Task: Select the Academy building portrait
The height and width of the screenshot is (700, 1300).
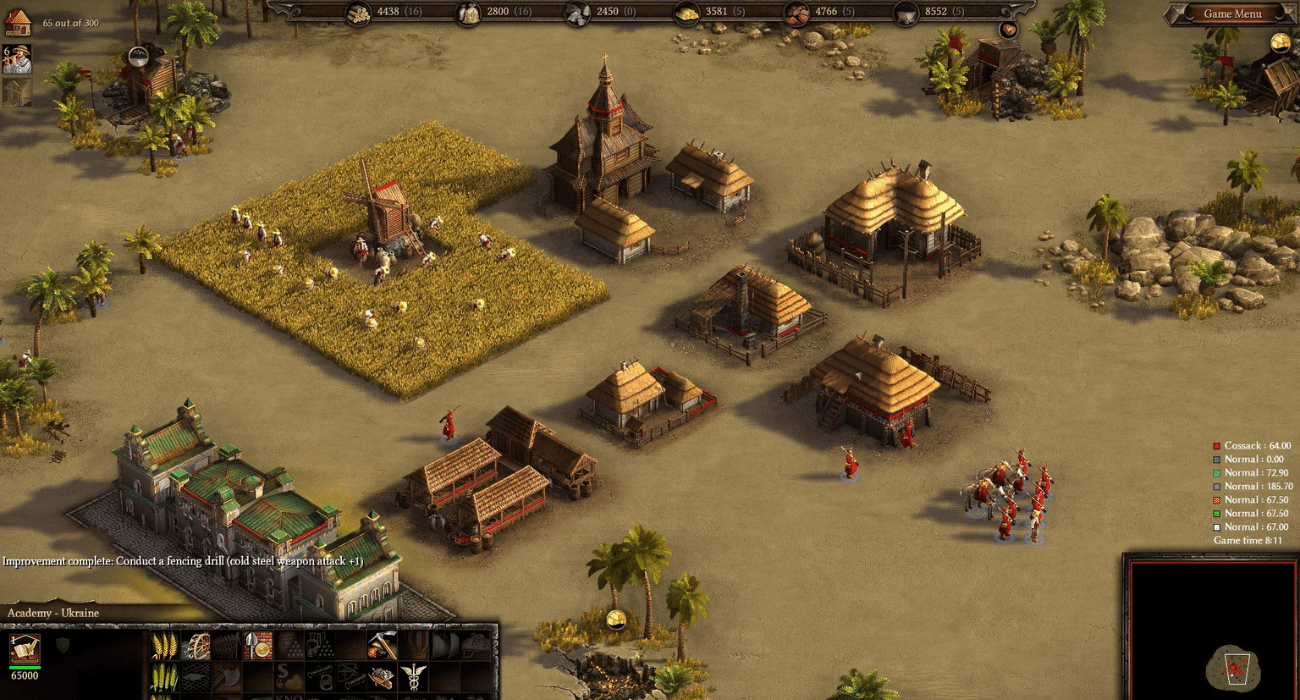Action: point(25,649)
